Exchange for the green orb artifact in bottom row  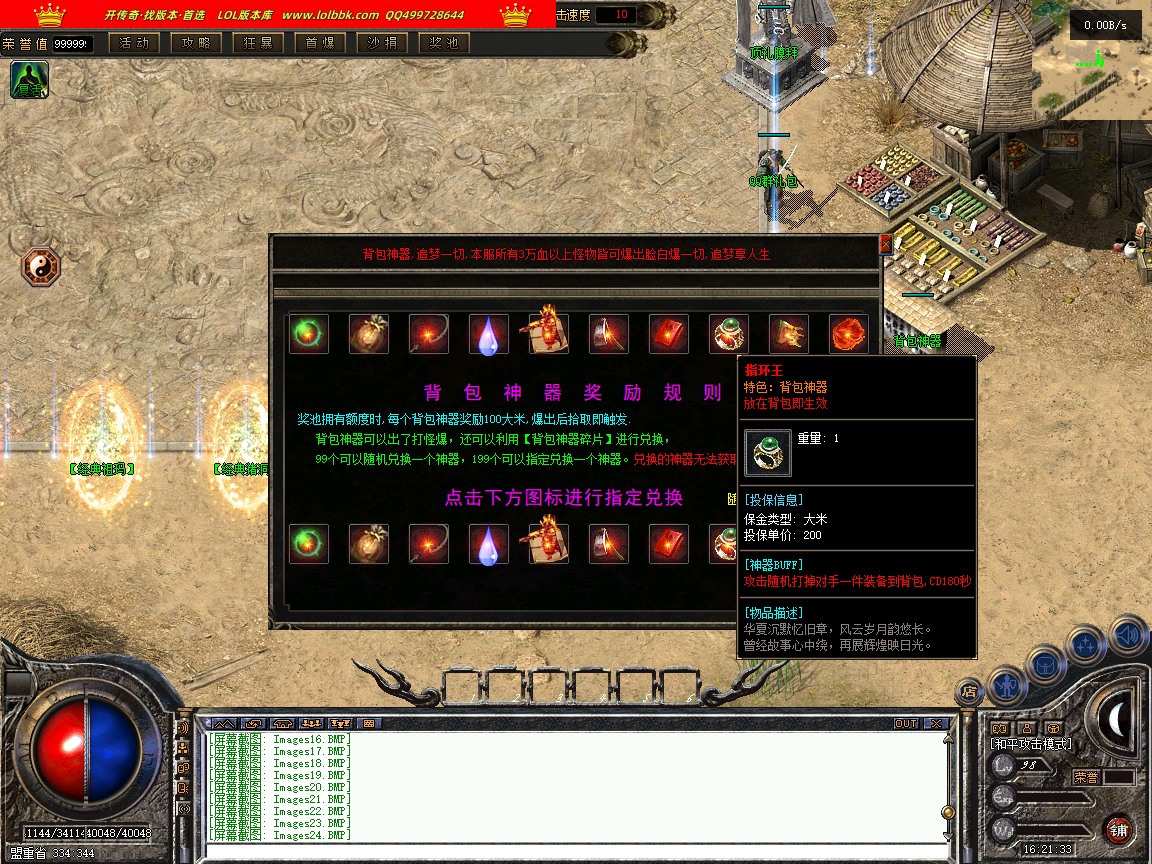coord(308,544)
